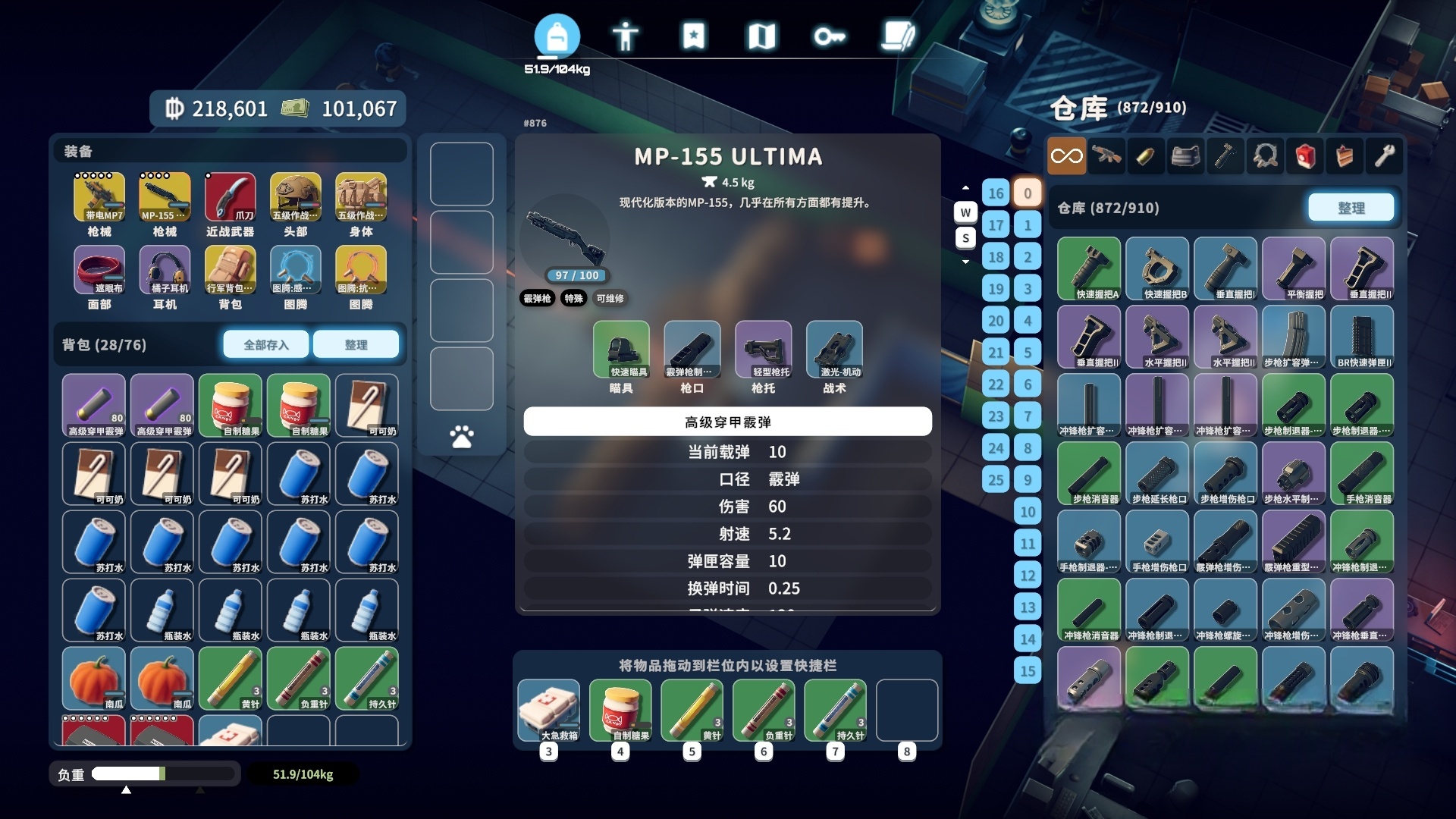Screen dimensions: 1456x819
Task: Choose the 高级穿甲霰弹 ammo type bar
Action: click(x=727, y=422)
